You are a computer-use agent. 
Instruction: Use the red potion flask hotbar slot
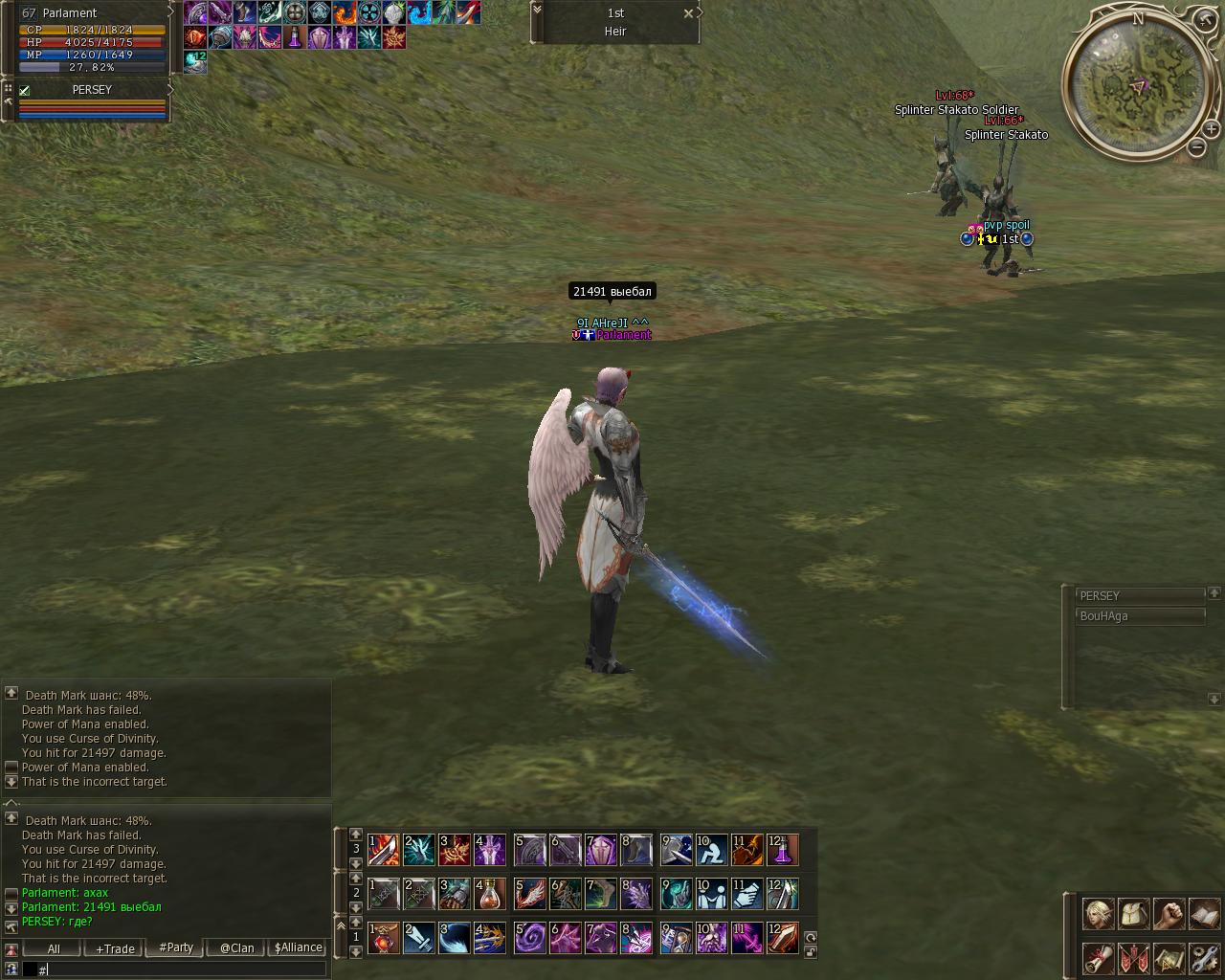pyautogui.click(x=490, y=894)
